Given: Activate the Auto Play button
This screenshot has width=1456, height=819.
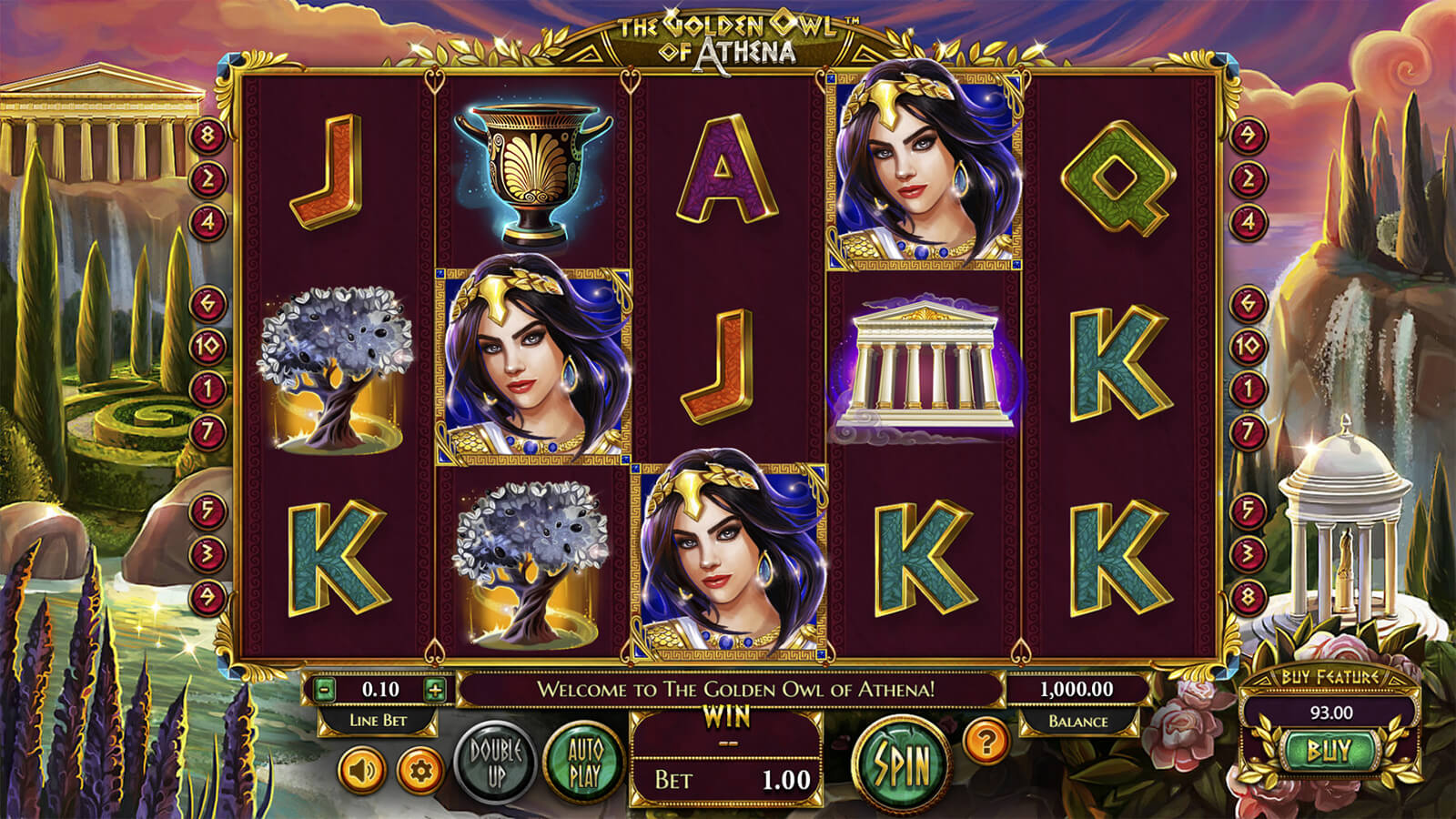Looking at the screenshot, I should [583, 763].
